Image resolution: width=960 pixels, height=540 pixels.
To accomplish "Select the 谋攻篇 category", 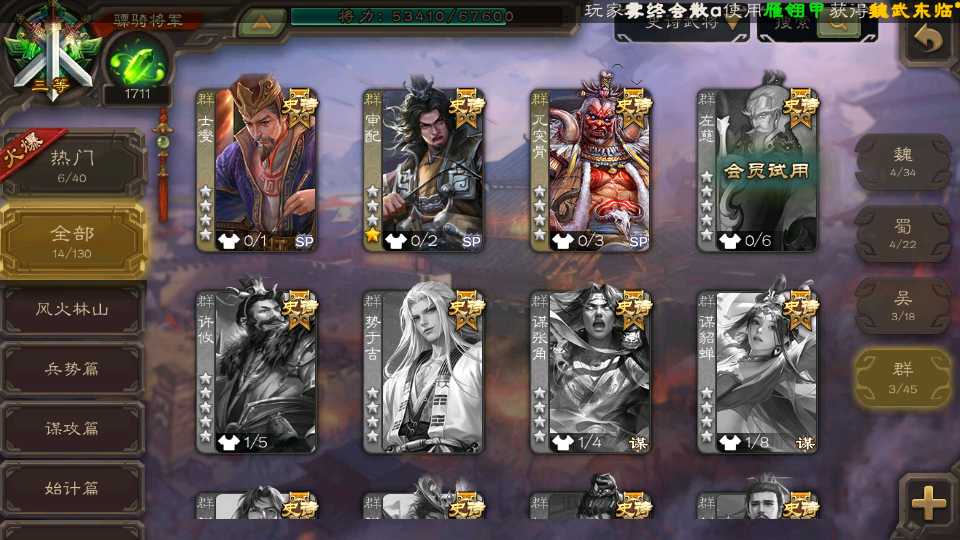I will tap(73, 428).
